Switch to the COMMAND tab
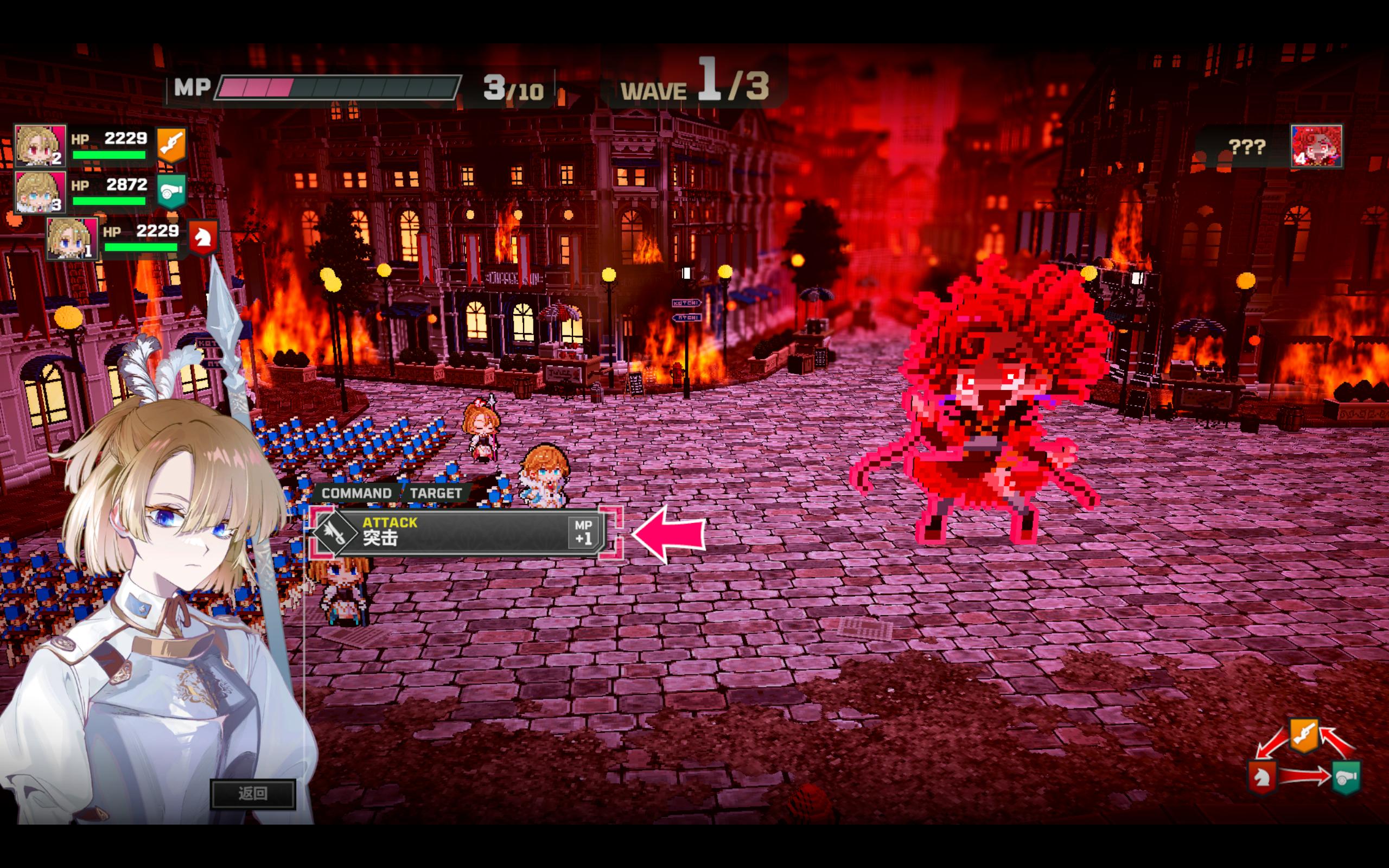The width and height of the screenshot is (1389, 868). (356, 493)
